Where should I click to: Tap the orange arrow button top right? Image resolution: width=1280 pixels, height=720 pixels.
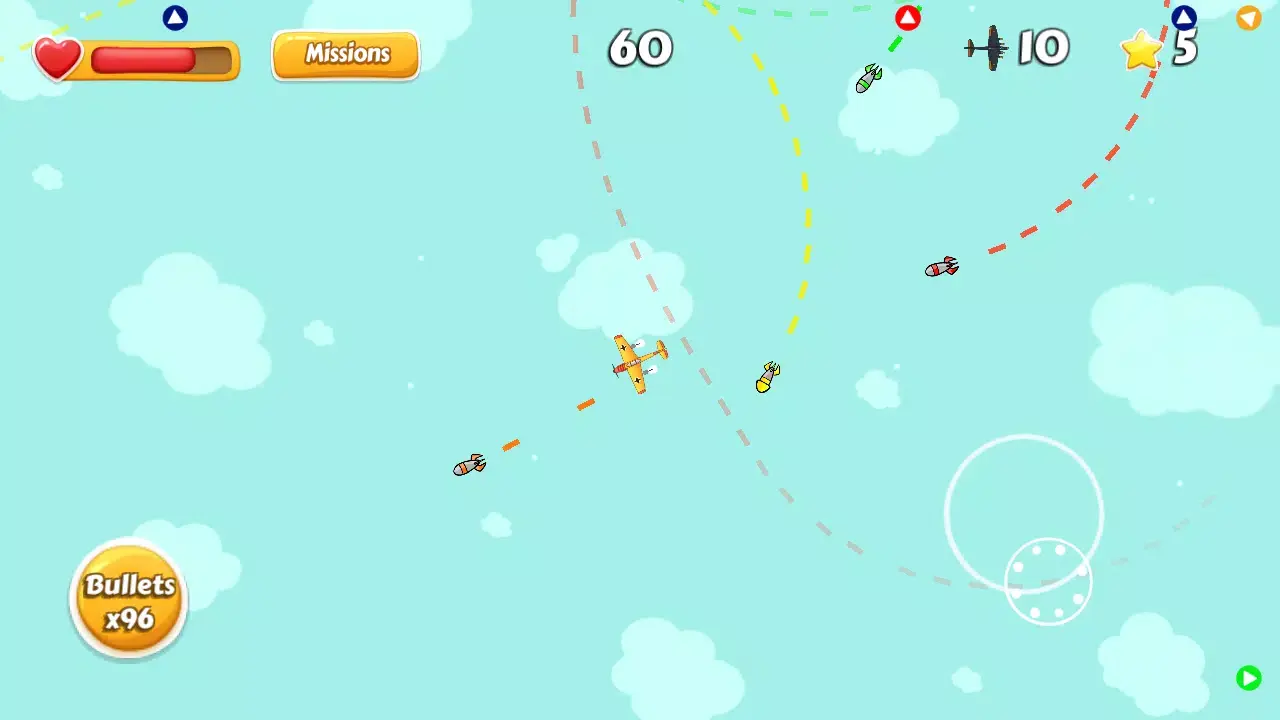tap(1249, 18)
